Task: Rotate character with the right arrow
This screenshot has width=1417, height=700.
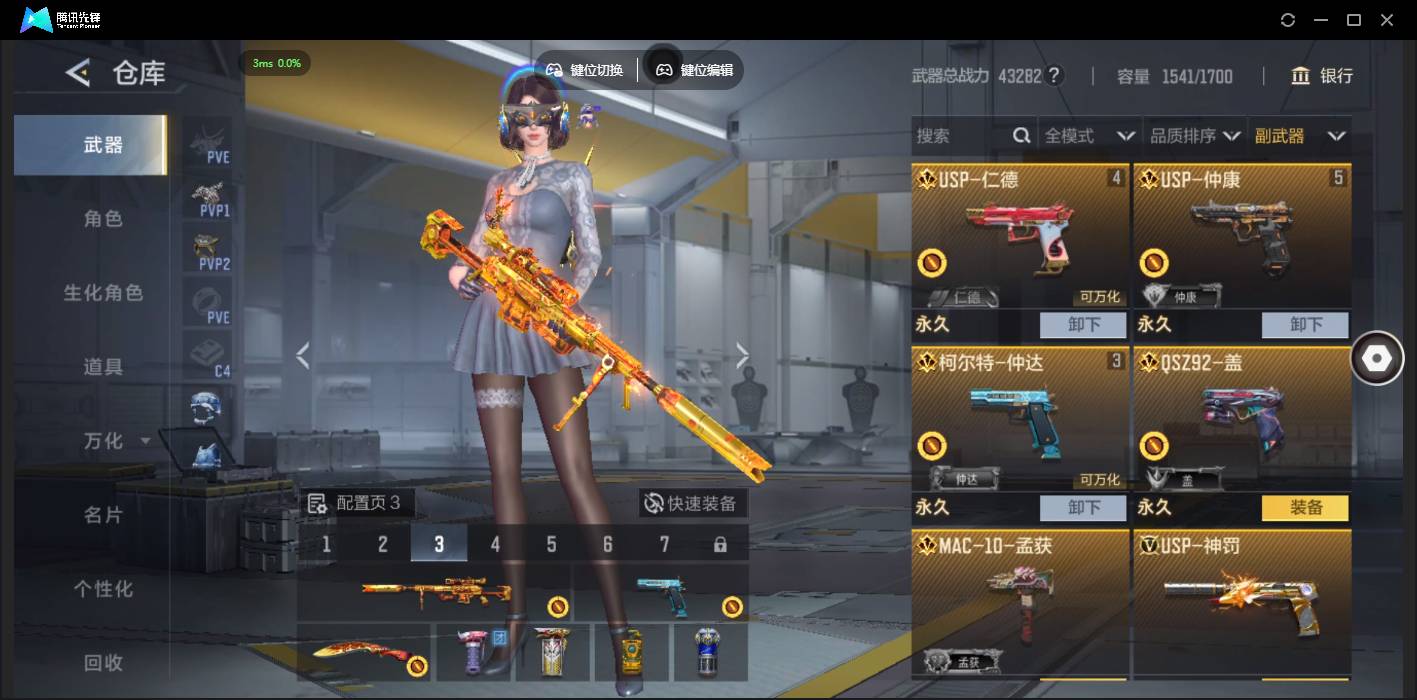Action: click(742, 354)
